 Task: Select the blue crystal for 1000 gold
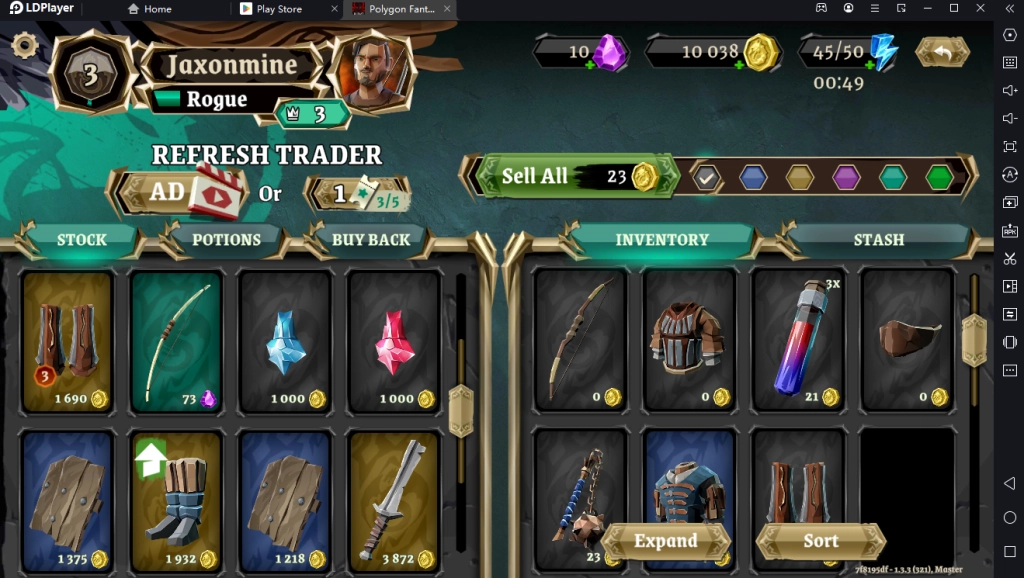(x=285, y=341)
